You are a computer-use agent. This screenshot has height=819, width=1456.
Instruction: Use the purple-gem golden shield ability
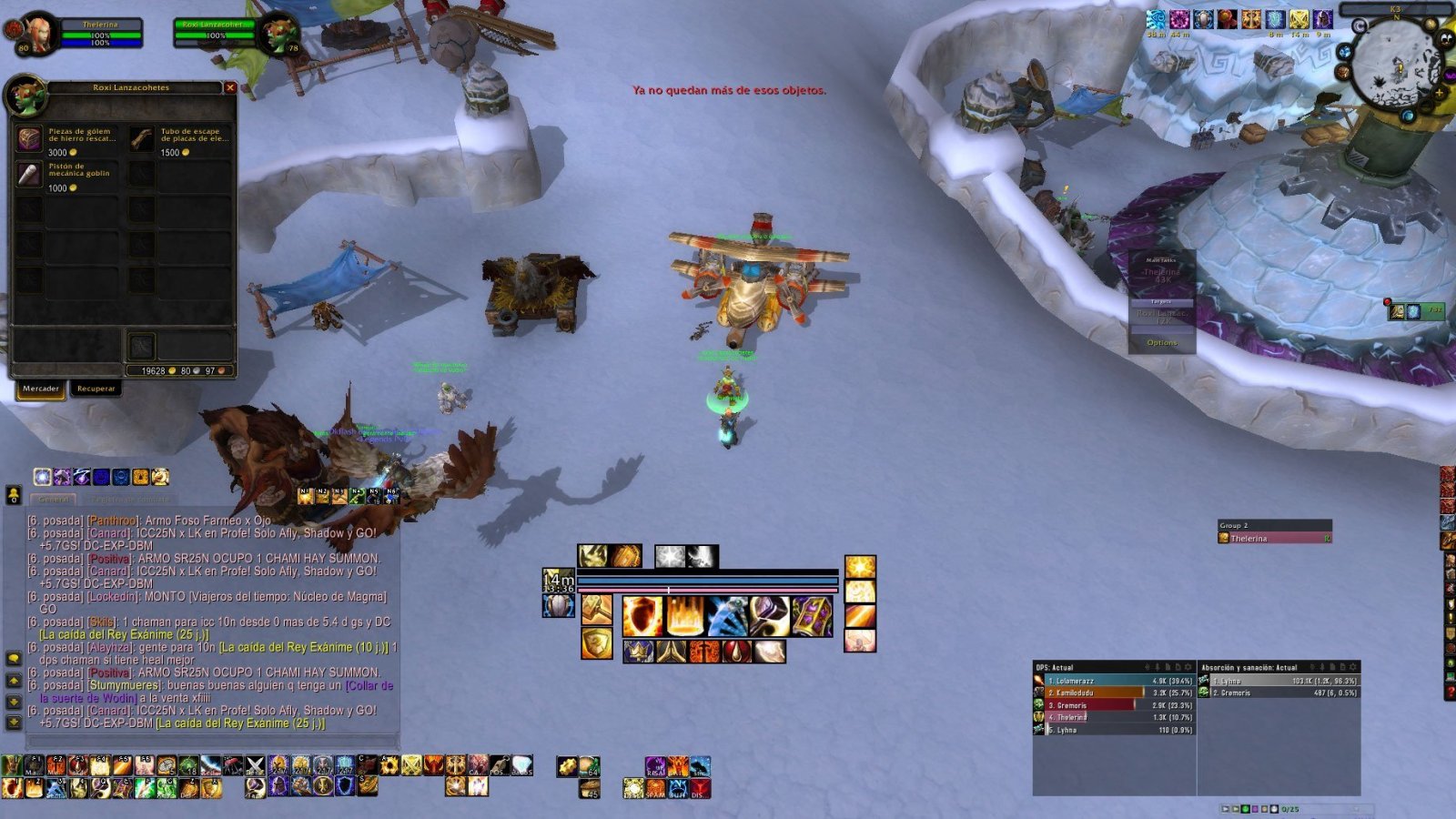coord(811,616)
